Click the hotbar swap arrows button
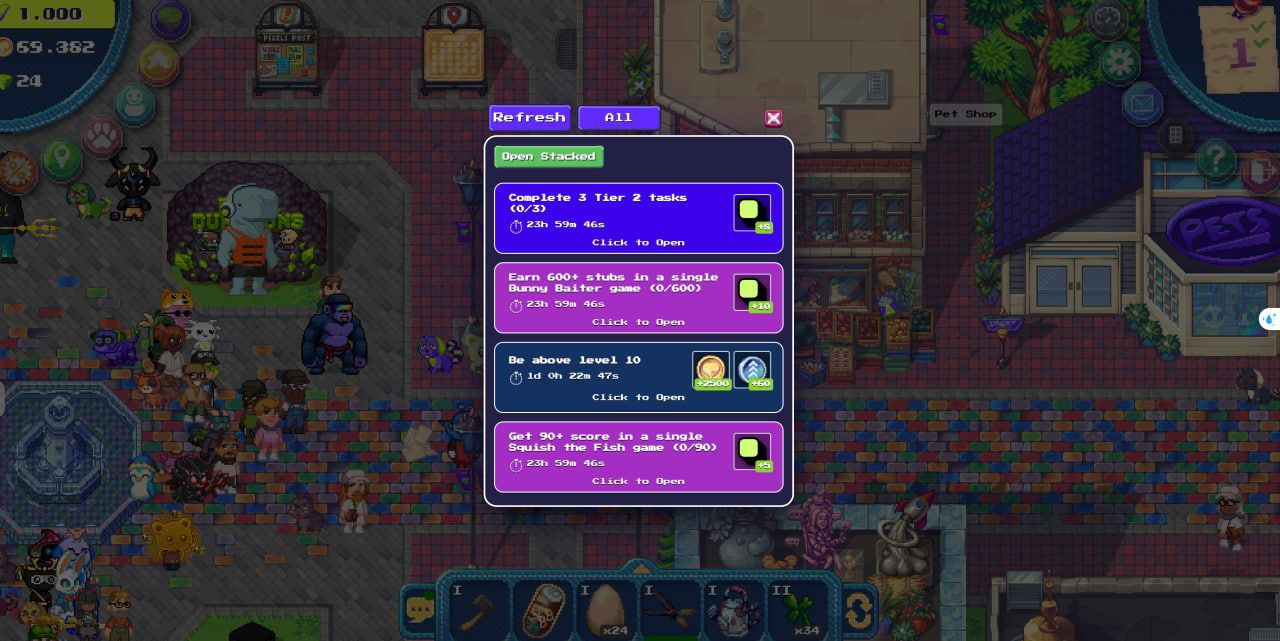The width and height of the screenshot is (1280, 641). 858,609
